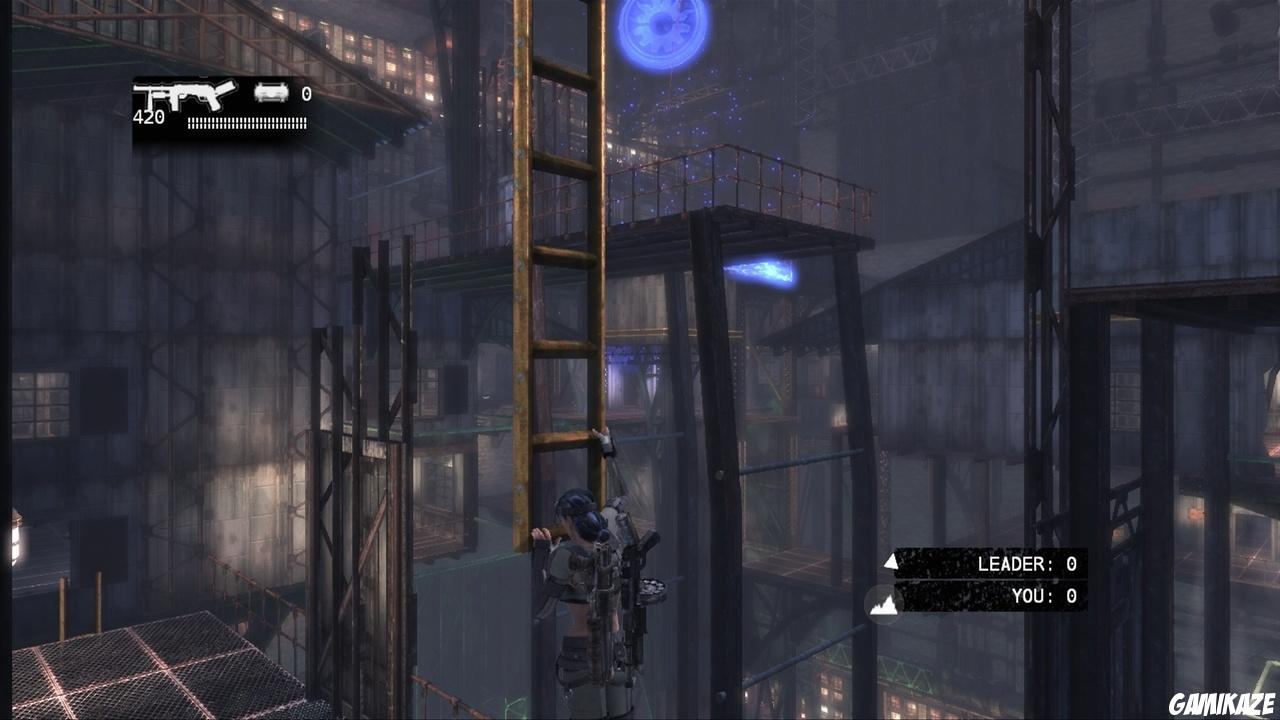Open the GAMIKAZE watermark logo
Screen dimensions: 1280x720
(1223, 704)
